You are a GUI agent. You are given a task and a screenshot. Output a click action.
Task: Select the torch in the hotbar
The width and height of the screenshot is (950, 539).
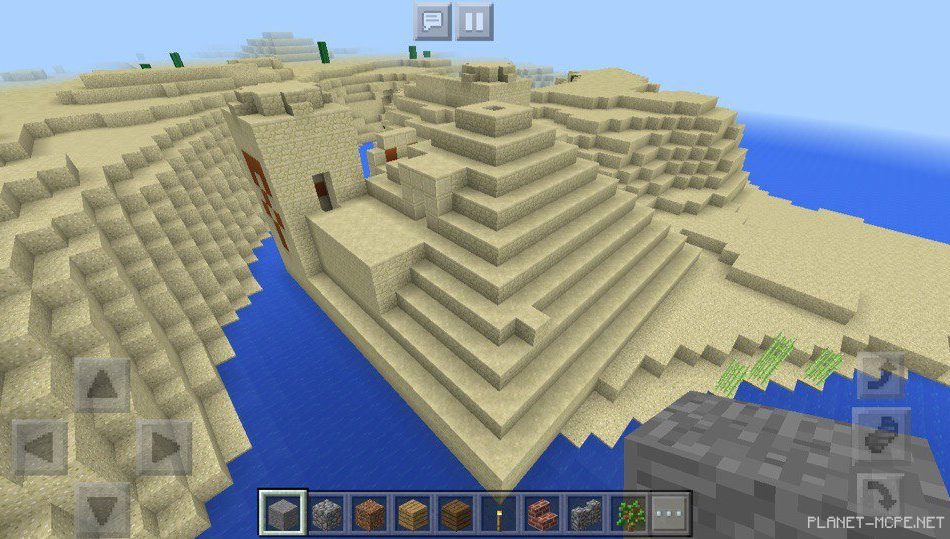coord(498,513)
